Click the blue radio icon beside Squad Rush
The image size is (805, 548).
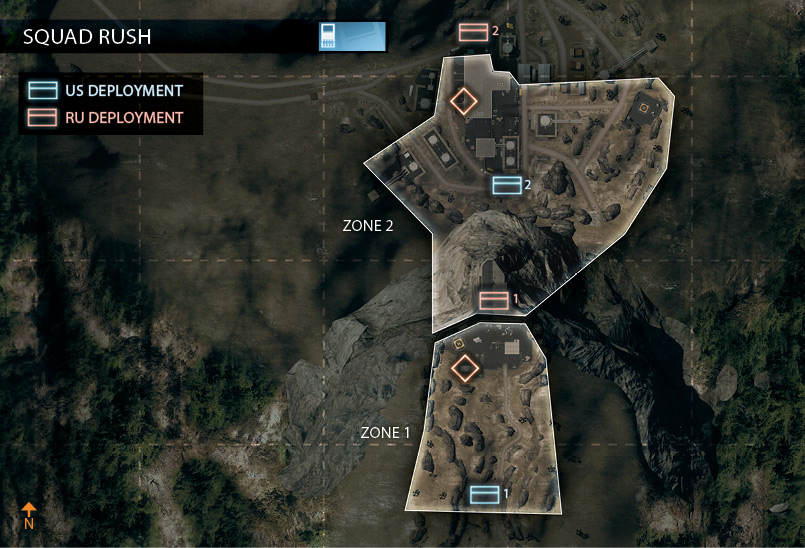pyautogui.click(x=328, y=36)
